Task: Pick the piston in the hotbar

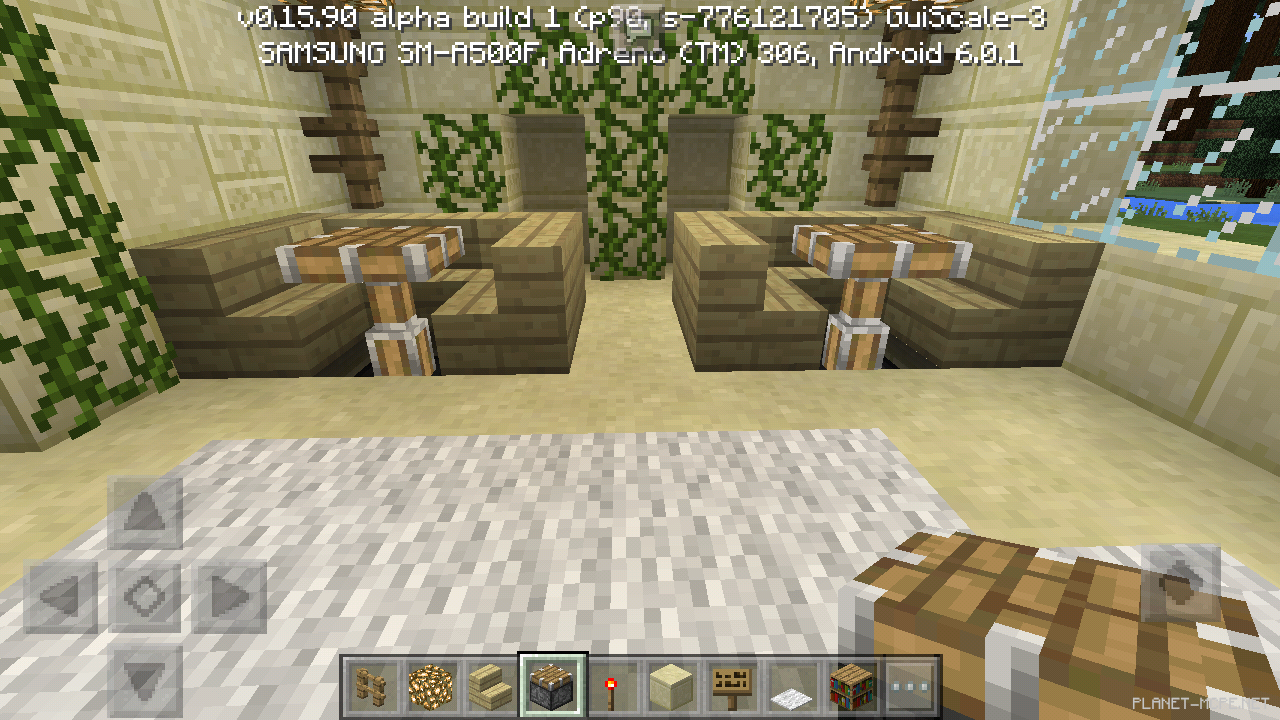Action: pyautogui.click(x=552, y=687)
